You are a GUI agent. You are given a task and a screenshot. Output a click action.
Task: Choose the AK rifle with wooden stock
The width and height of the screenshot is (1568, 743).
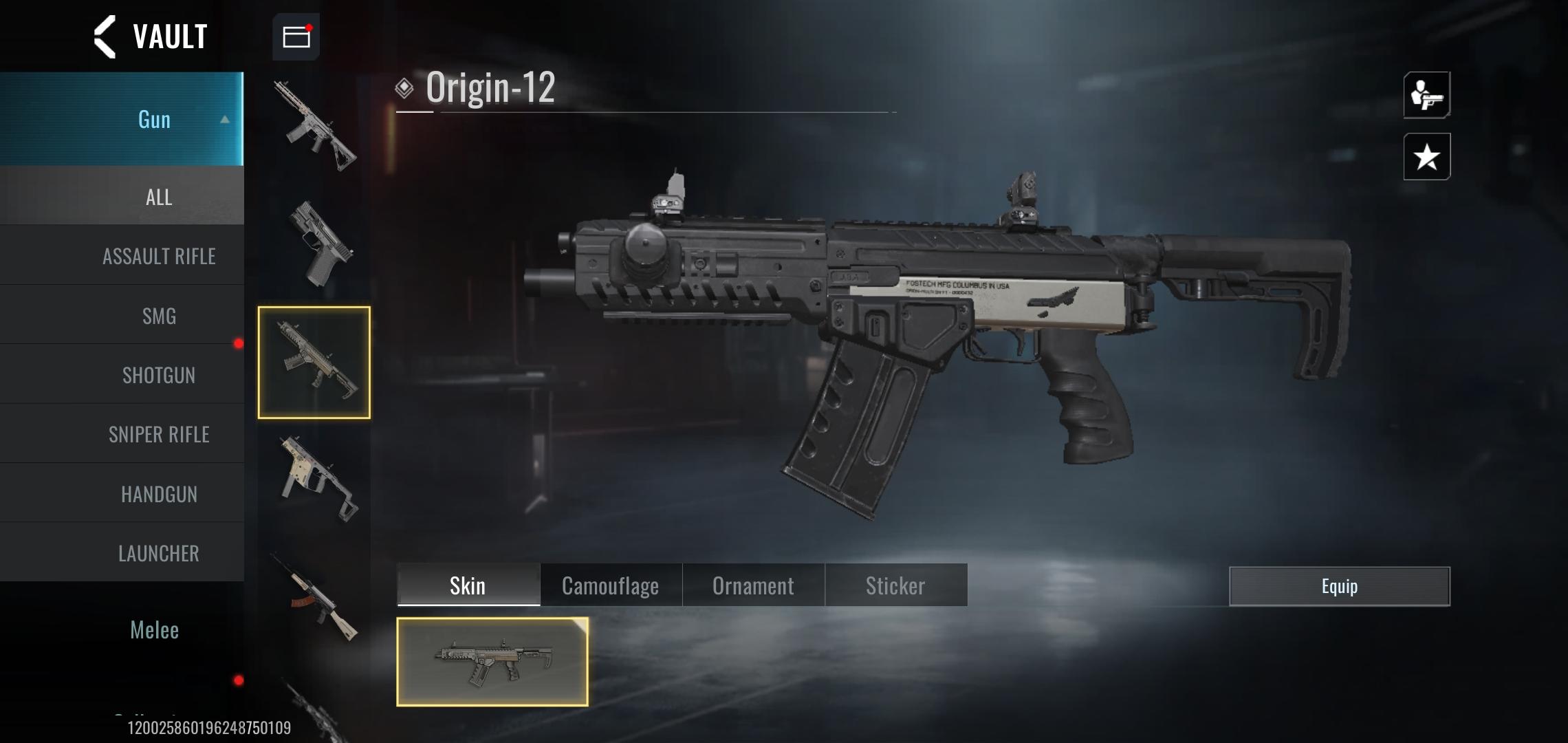click(317, 597)
